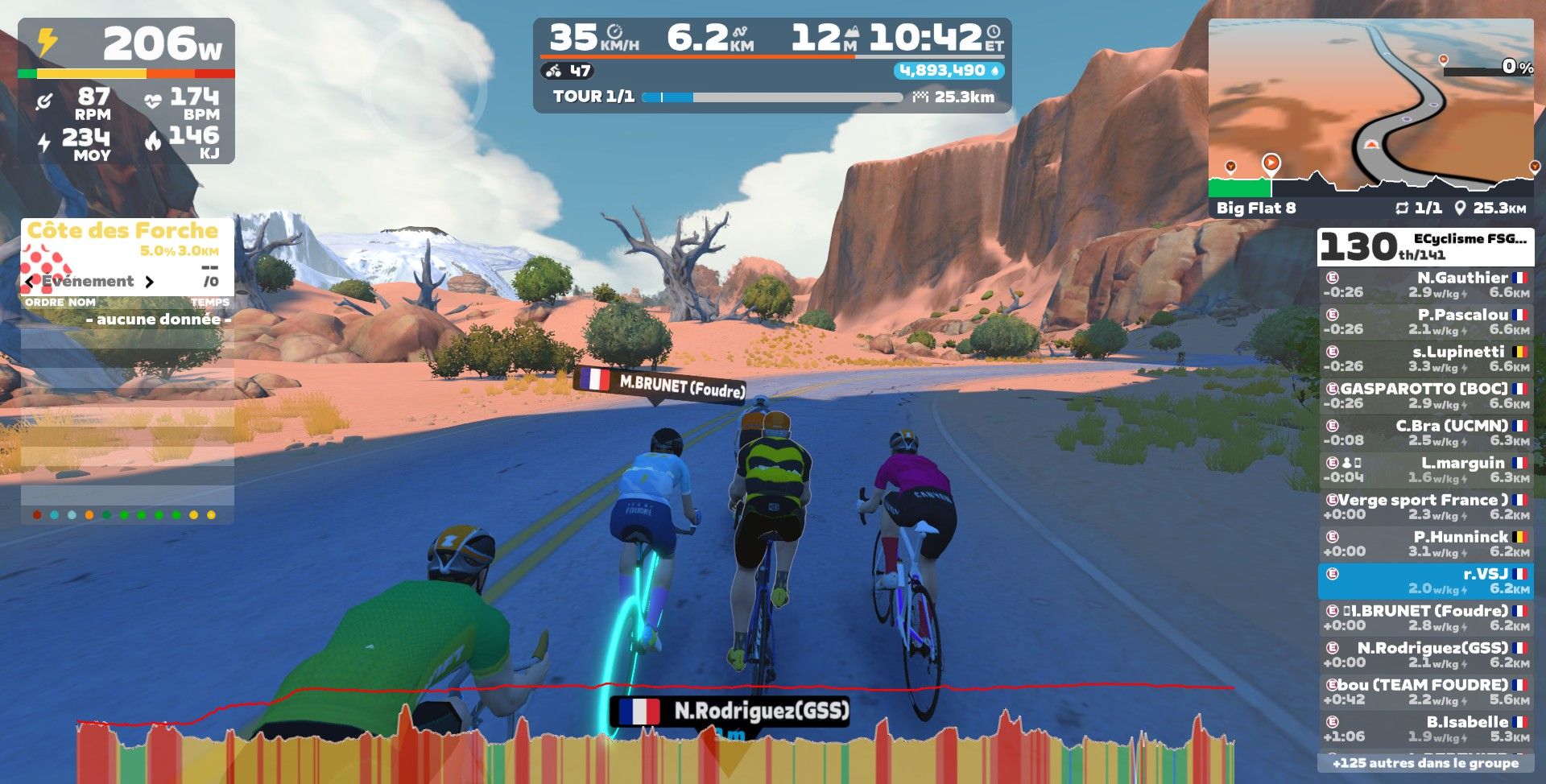Choose L.marguin rider row
This screenshot has width=1546, height=784.
click(x=1425, y=470)
